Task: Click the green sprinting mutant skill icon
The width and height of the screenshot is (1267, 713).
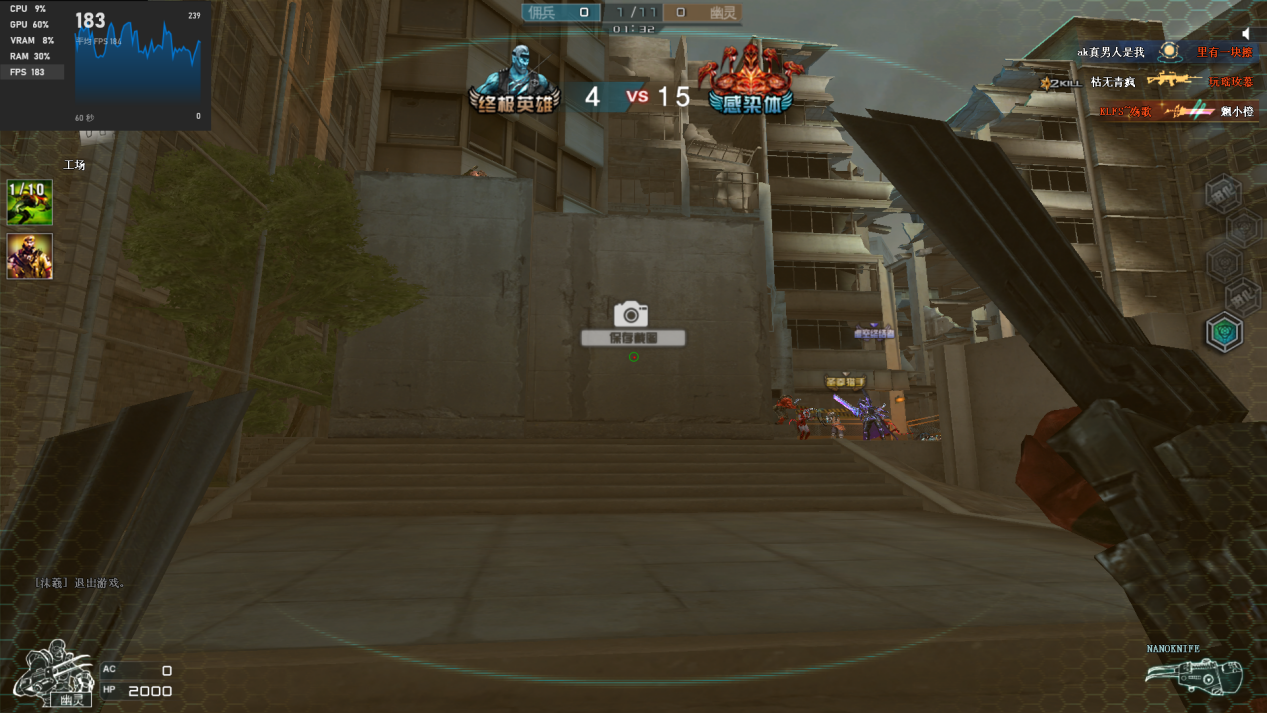Action: point(29,202)
